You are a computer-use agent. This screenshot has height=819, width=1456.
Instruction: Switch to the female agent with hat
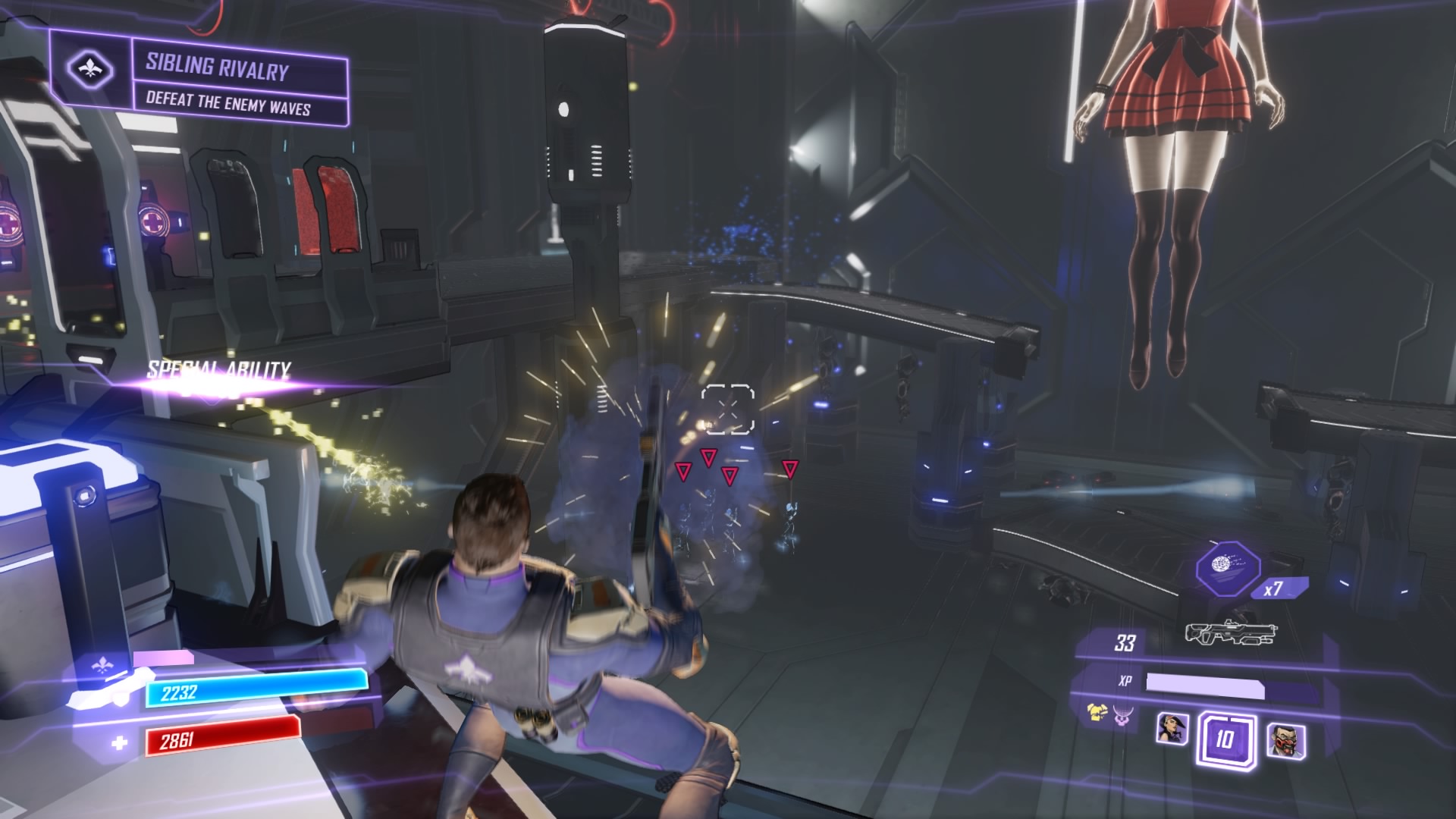1171,729
